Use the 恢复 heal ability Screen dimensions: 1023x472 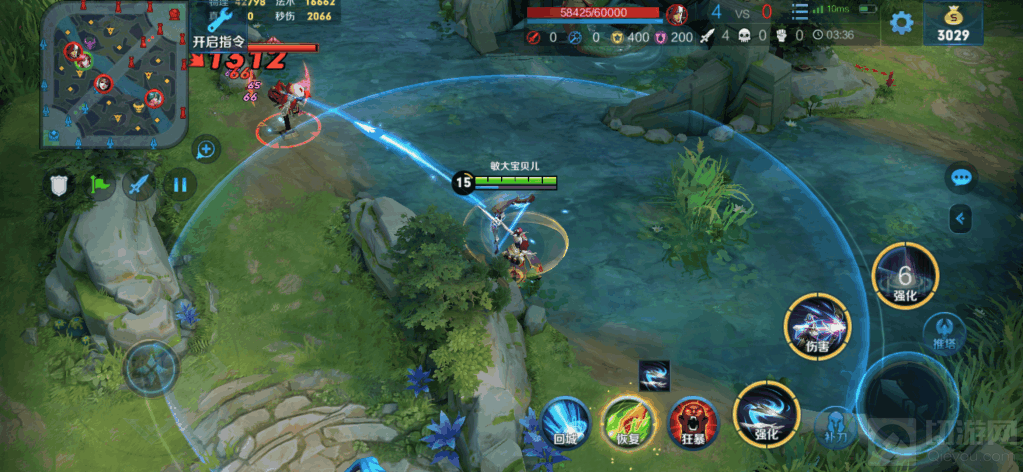pos(628,419)
